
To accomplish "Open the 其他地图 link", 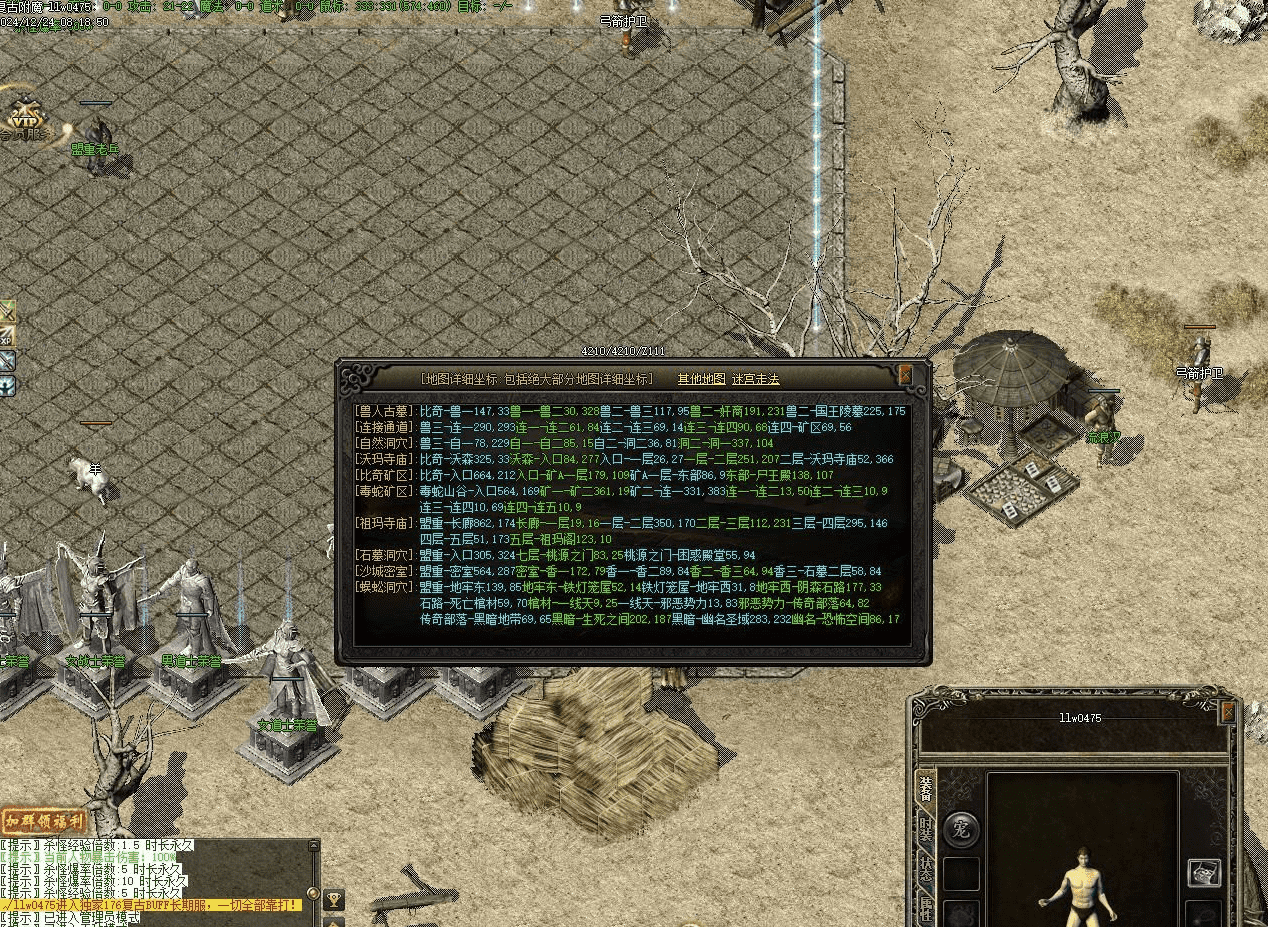I will (701, 379).
